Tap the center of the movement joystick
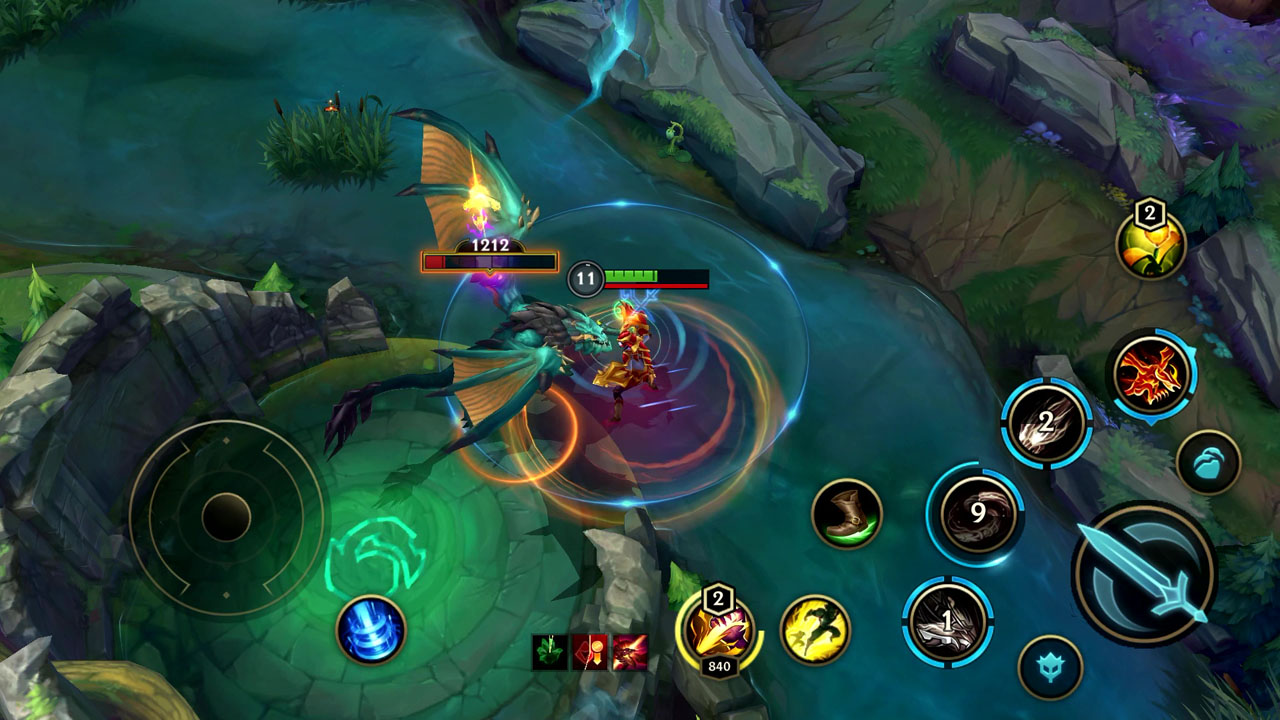 coord(226,517)
